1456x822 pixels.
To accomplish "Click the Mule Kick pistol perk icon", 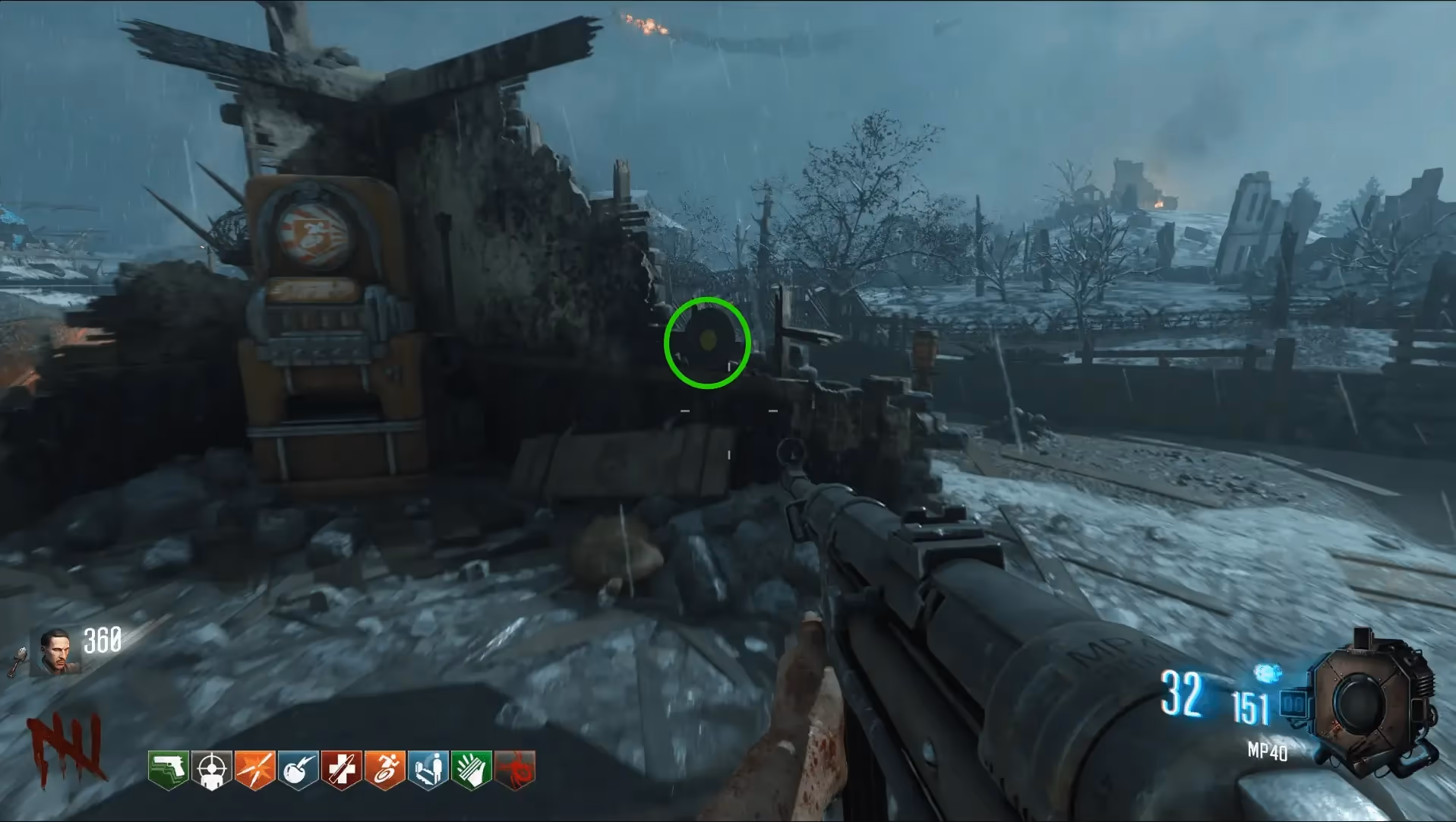I will [x=168, y=770].
